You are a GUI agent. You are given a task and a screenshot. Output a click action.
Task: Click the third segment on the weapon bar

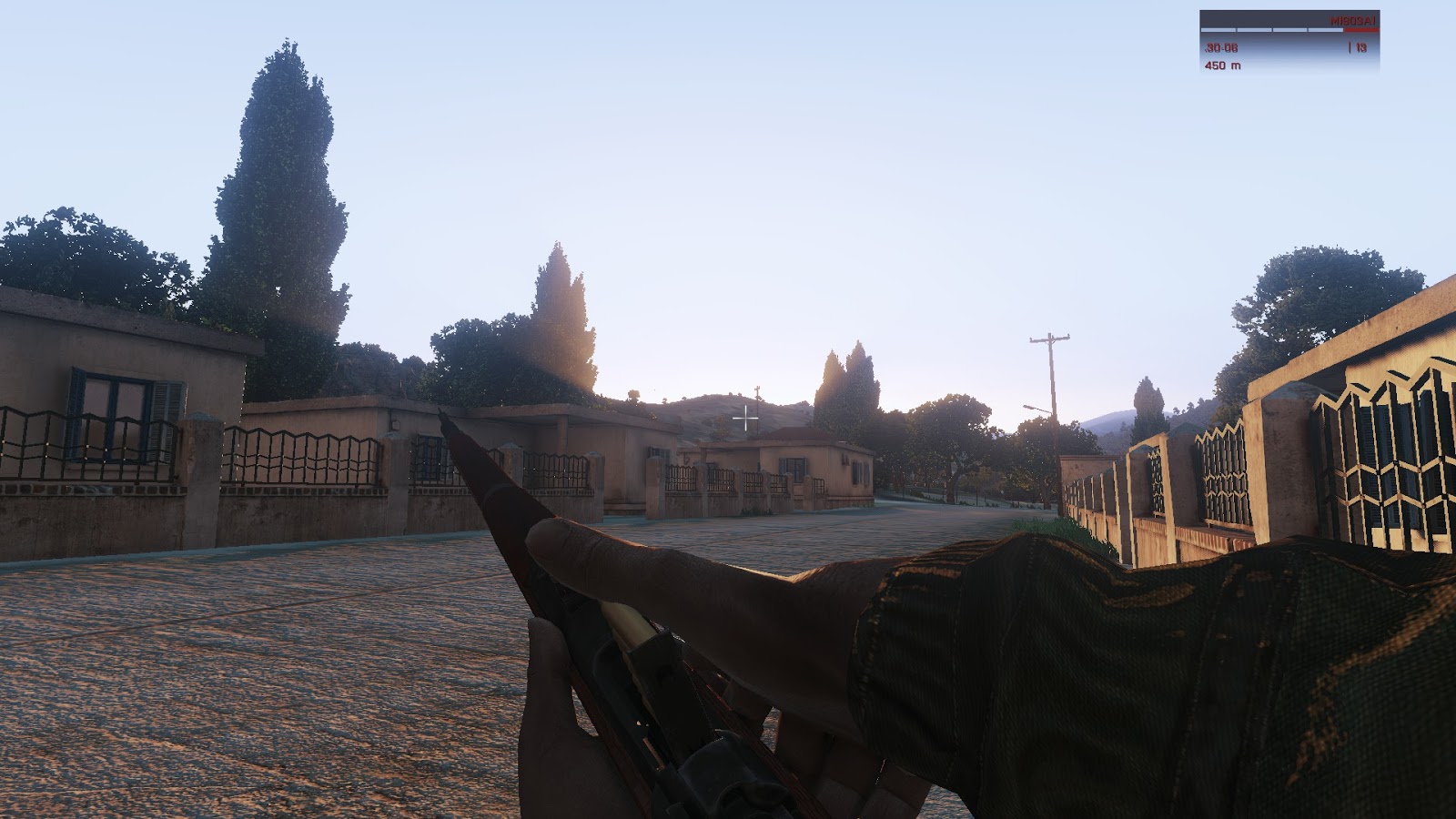tap(1289, 30)
